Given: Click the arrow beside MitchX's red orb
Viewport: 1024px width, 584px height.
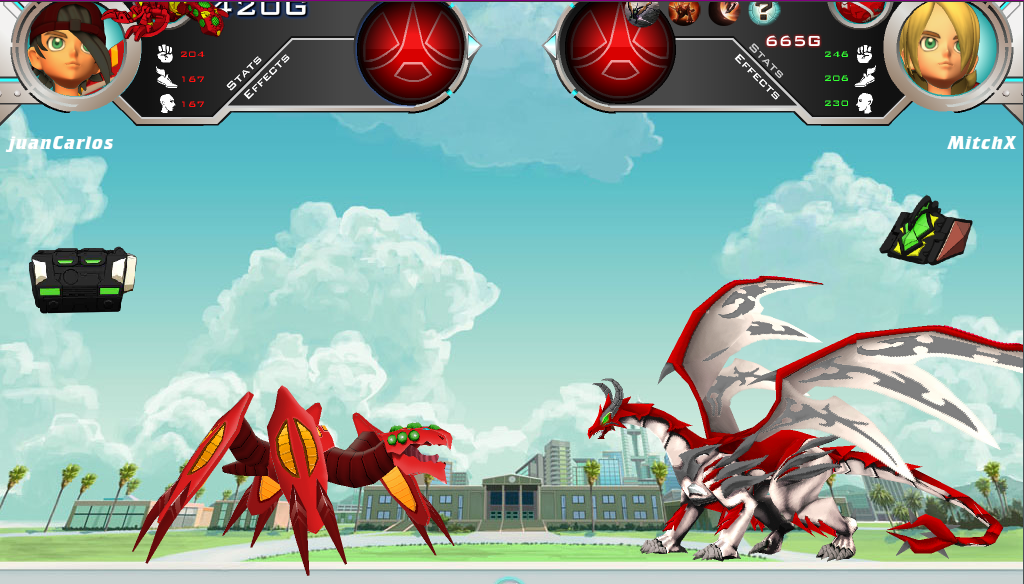Looking at the screenshot, I should [550, 46].
